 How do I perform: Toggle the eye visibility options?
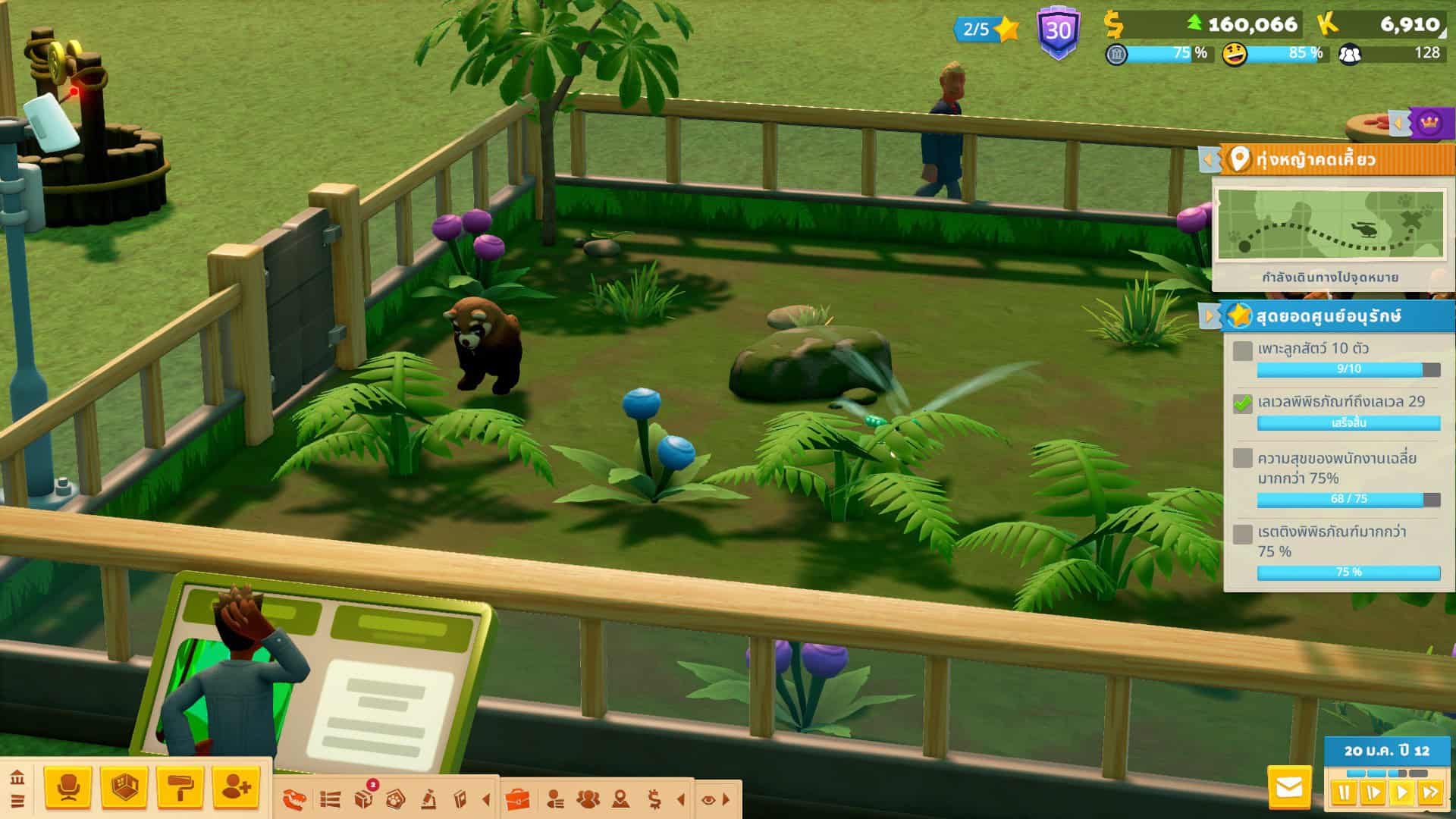click(x=708, y=799)
